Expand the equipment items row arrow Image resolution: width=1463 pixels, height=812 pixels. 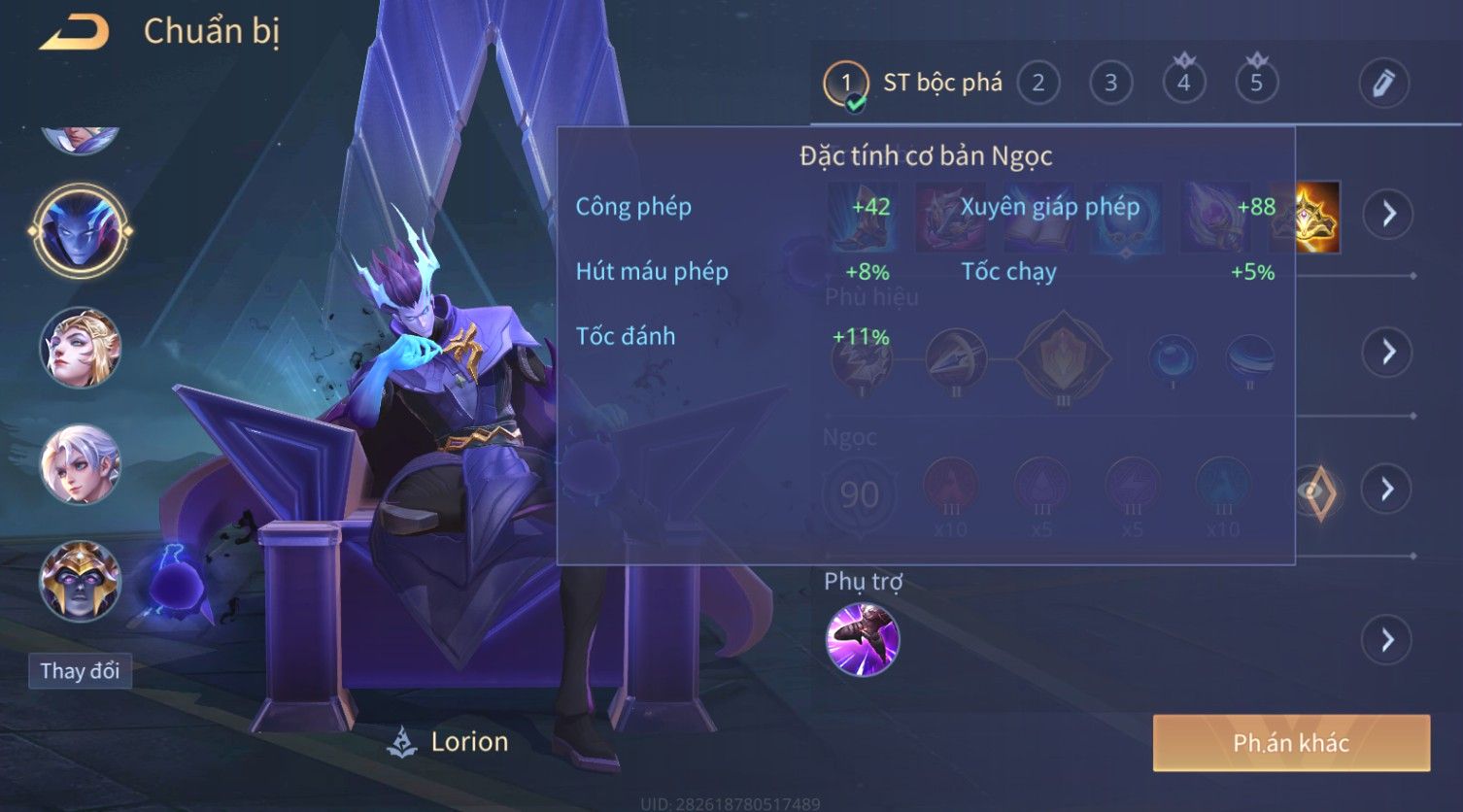1388,214
